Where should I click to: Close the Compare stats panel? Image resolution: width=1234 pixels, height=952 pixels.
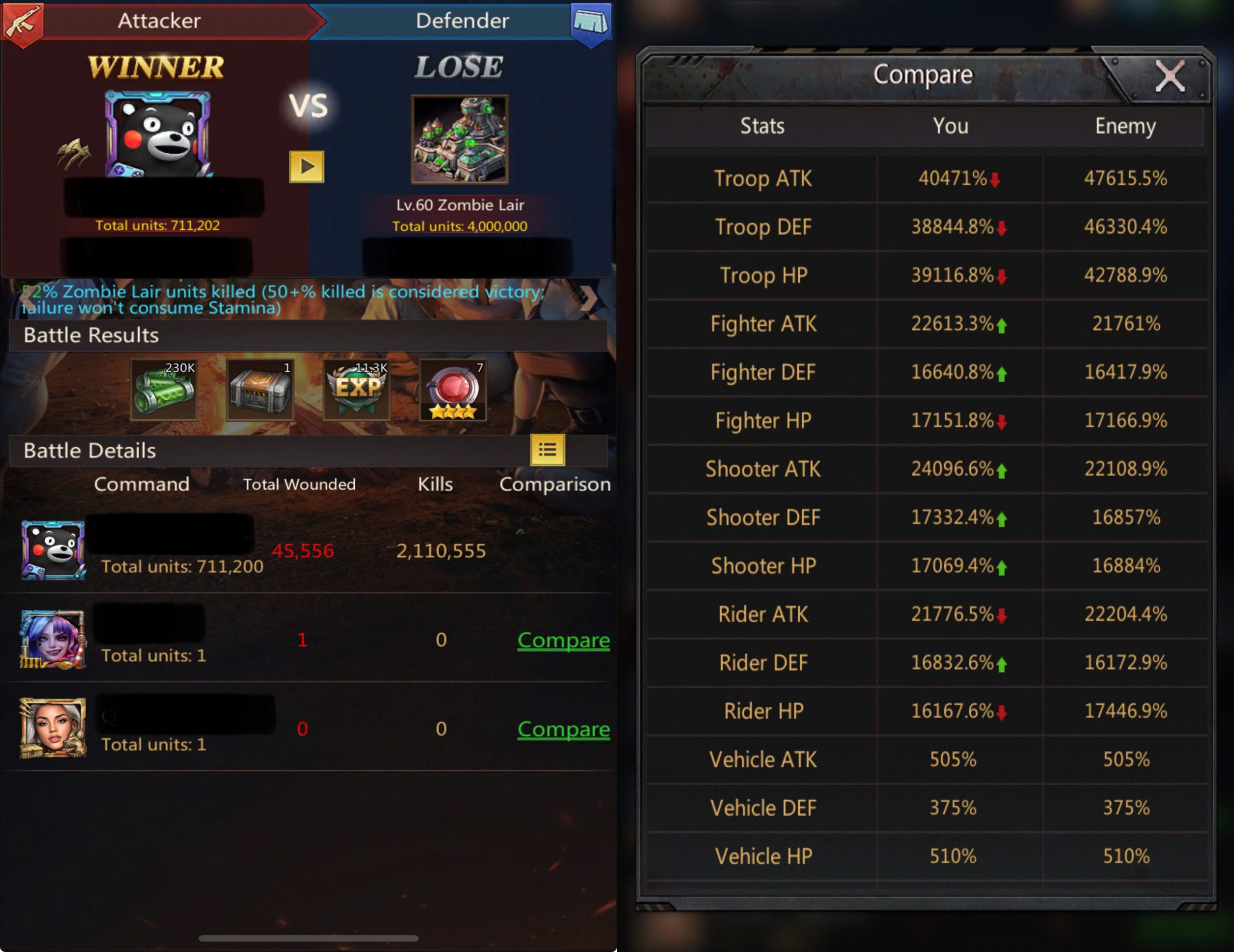point(1169,76)
